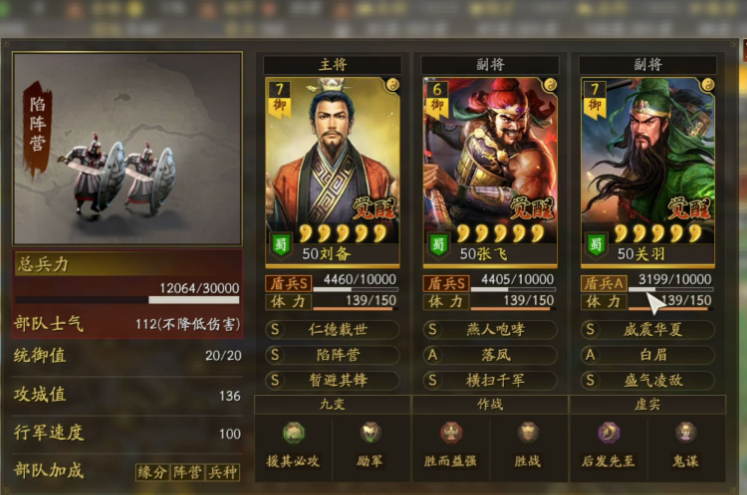
Task: Show the 缘分 troop bonus
Action: (x=153, y=472)
